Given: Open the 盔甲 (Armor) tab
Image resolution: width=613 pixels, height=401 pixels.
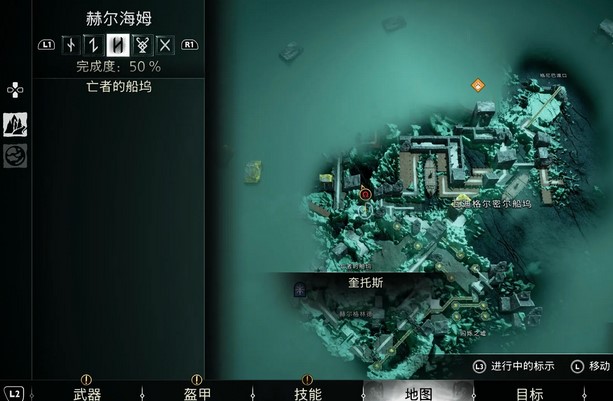Looking at the screenshot, I should (x=197, y=393).
